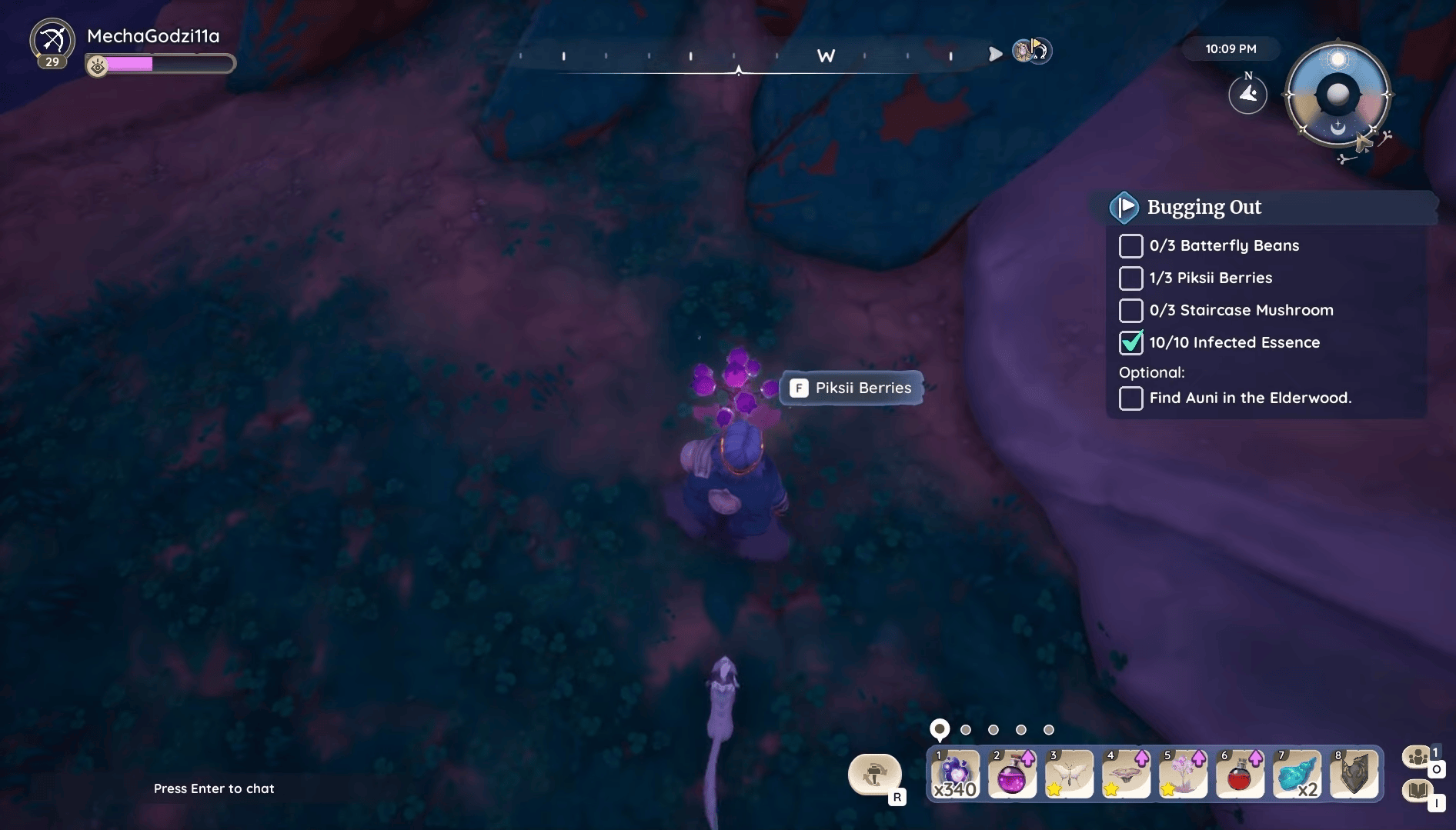Select the blue ore chunk slot

coord(1297,774)
